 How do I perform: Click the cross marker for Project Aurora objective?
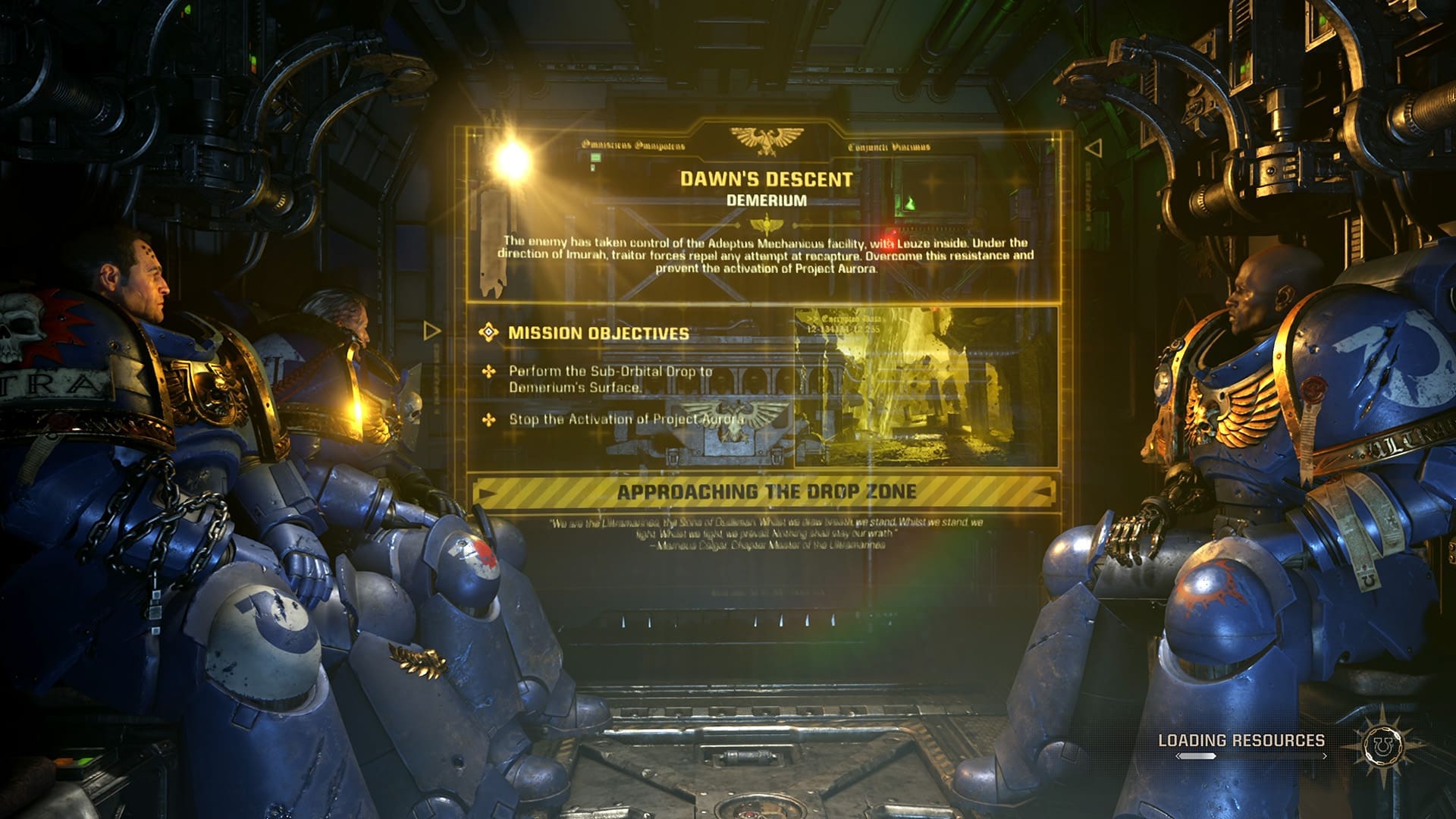pyautogui.click(x=488, y=419)
